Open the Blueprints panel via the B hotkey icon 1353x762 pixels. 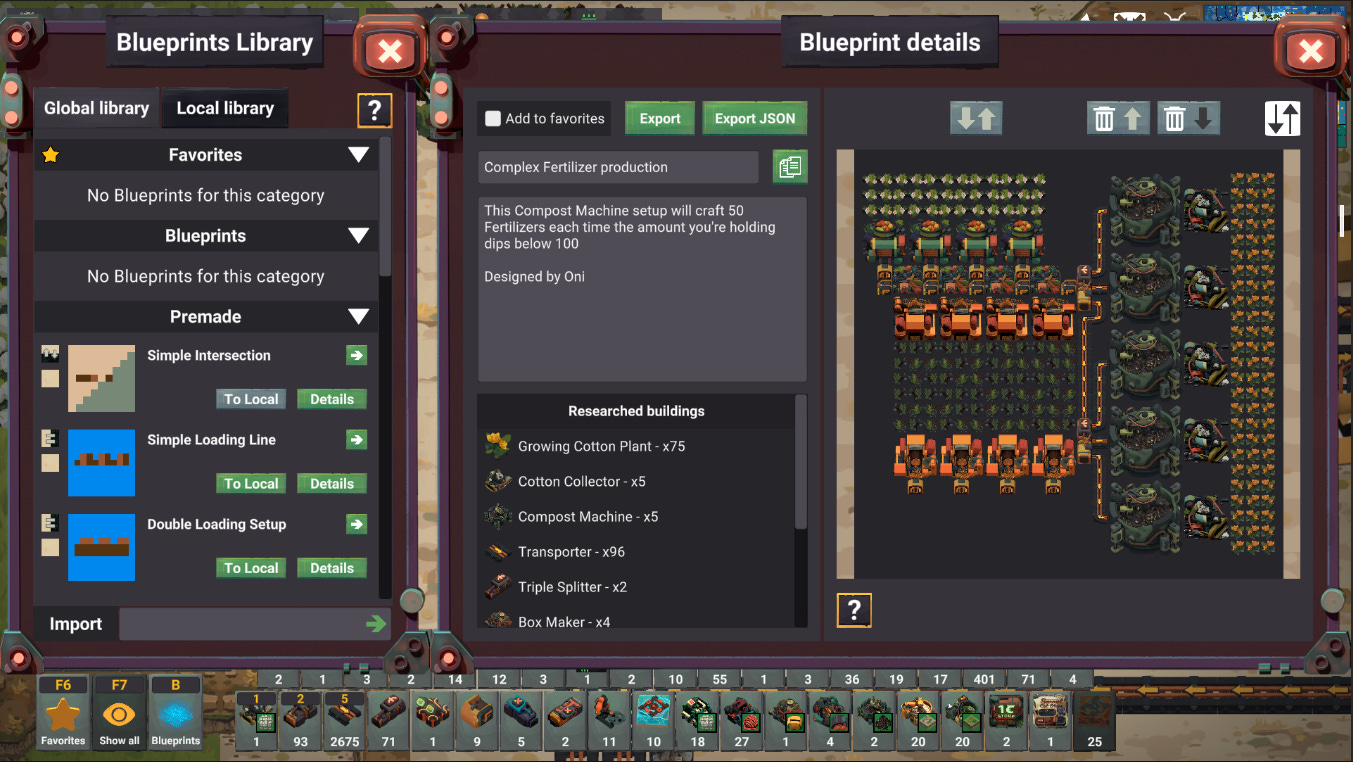(176, 710)
